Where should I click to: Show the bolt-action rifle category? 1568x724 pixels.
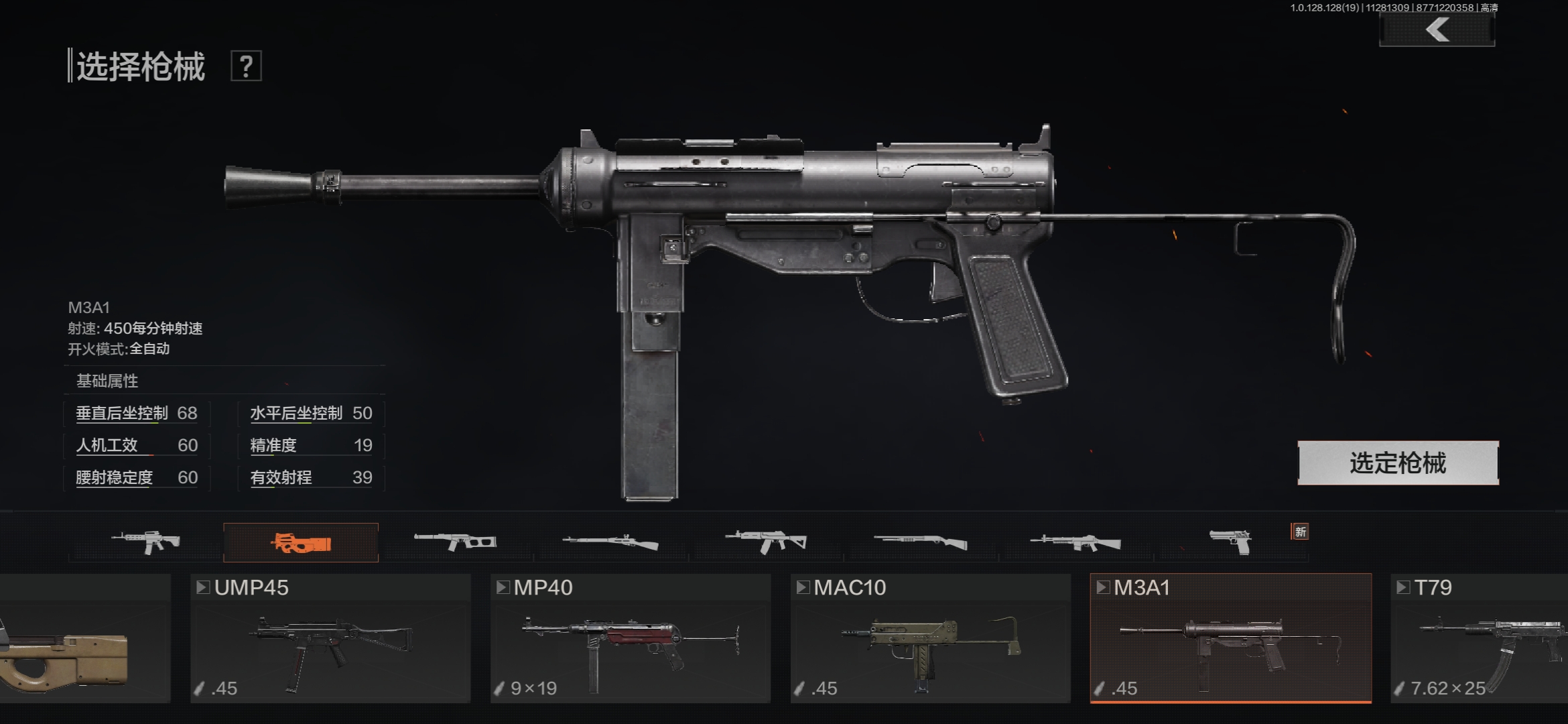point(610,542)
